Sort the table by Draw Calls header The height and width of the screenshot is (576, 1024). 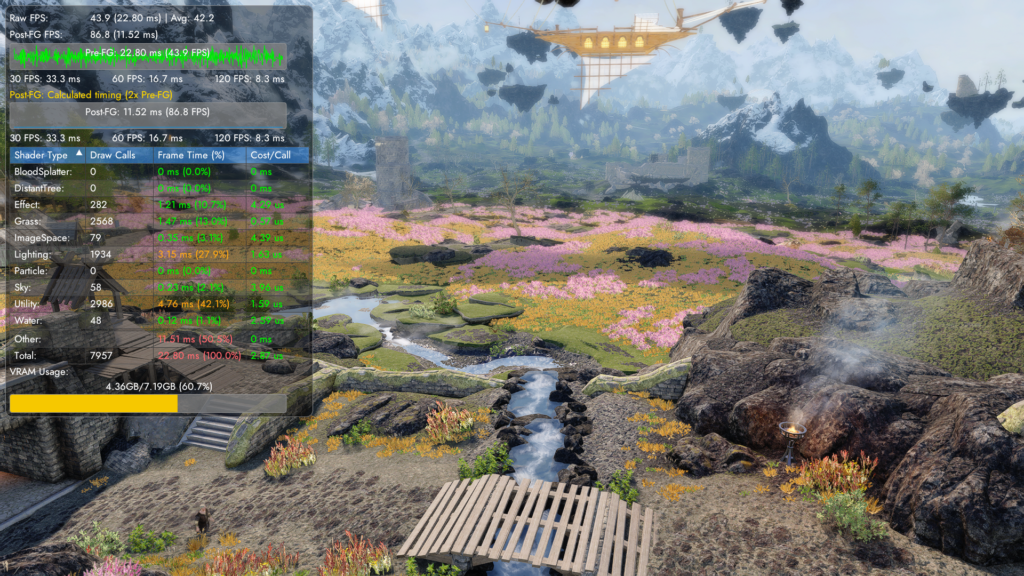coord(112,155)
